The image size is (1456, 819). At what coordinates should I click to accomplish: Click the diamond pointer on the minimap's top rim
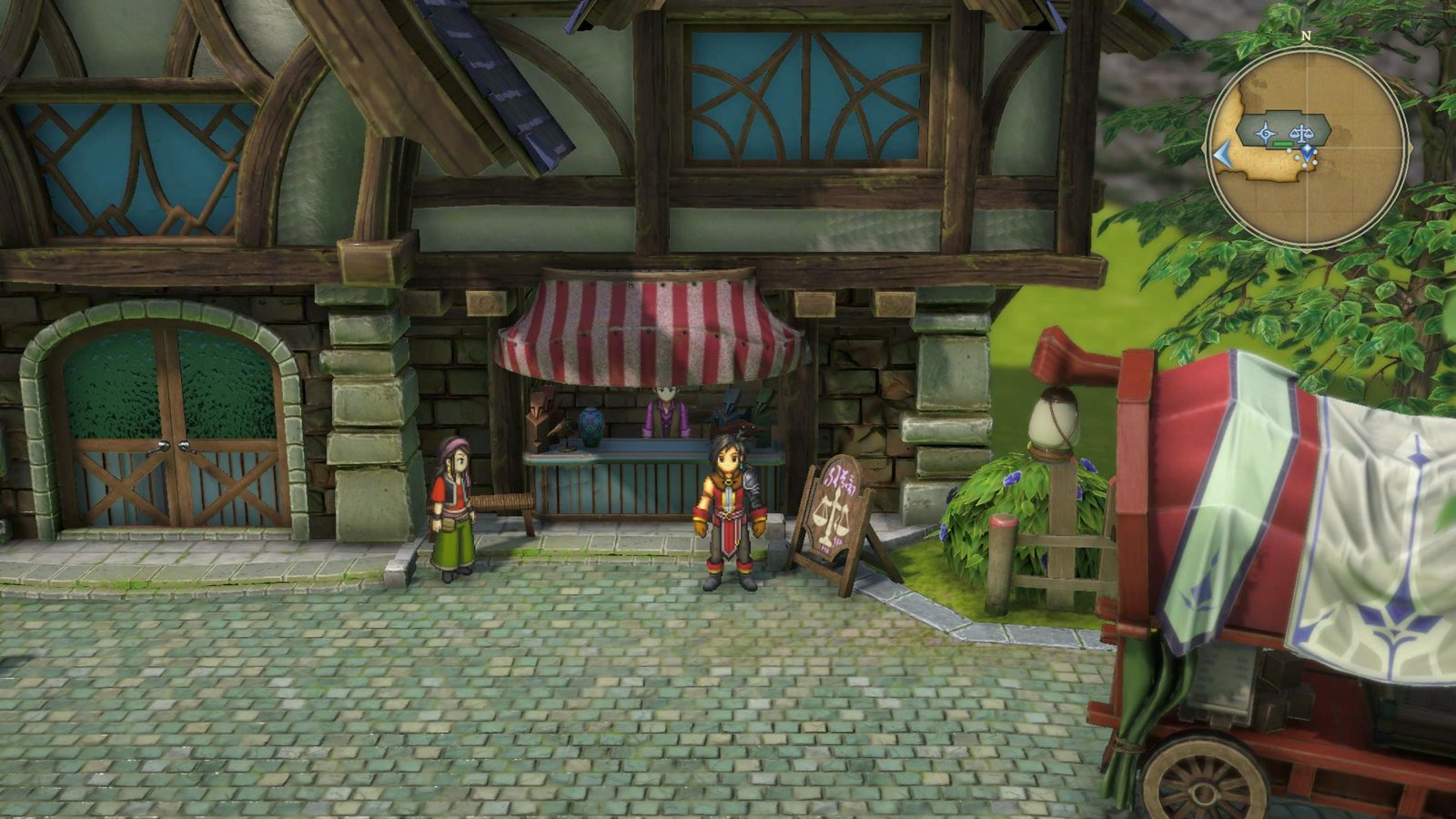[1308, 45]
